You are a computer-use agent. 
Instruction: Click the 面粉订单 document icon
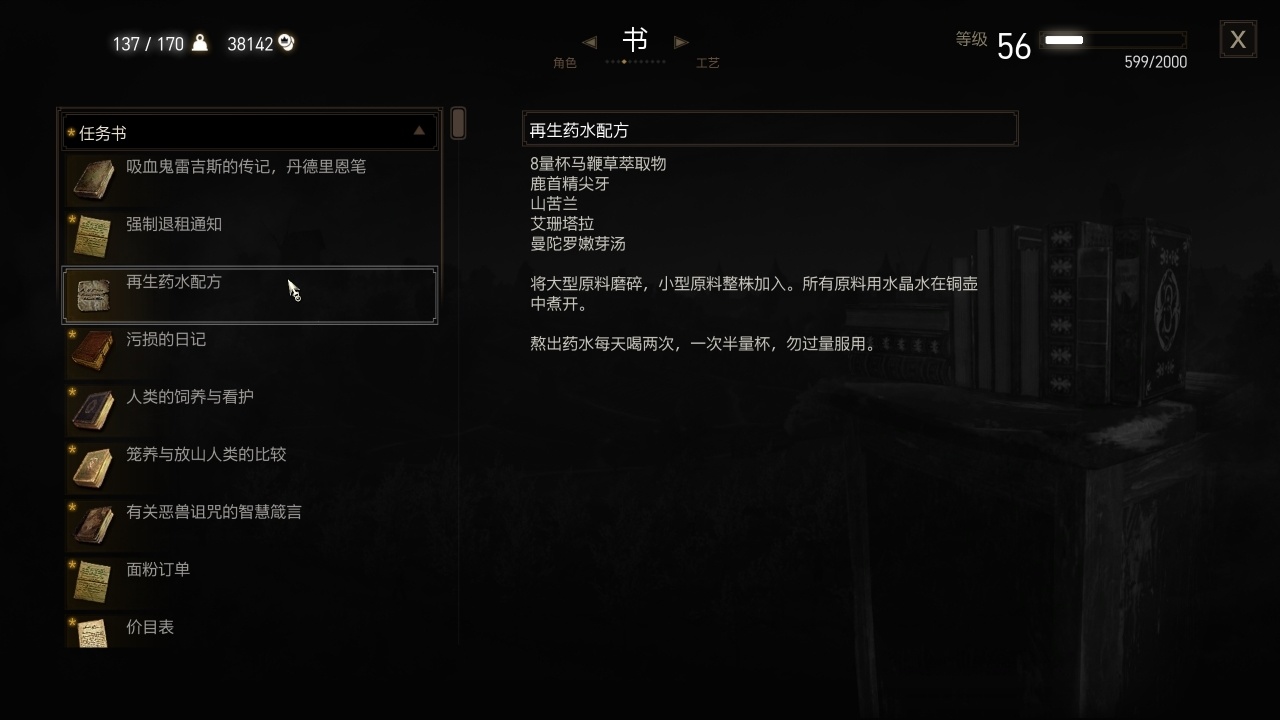(93, 581)
